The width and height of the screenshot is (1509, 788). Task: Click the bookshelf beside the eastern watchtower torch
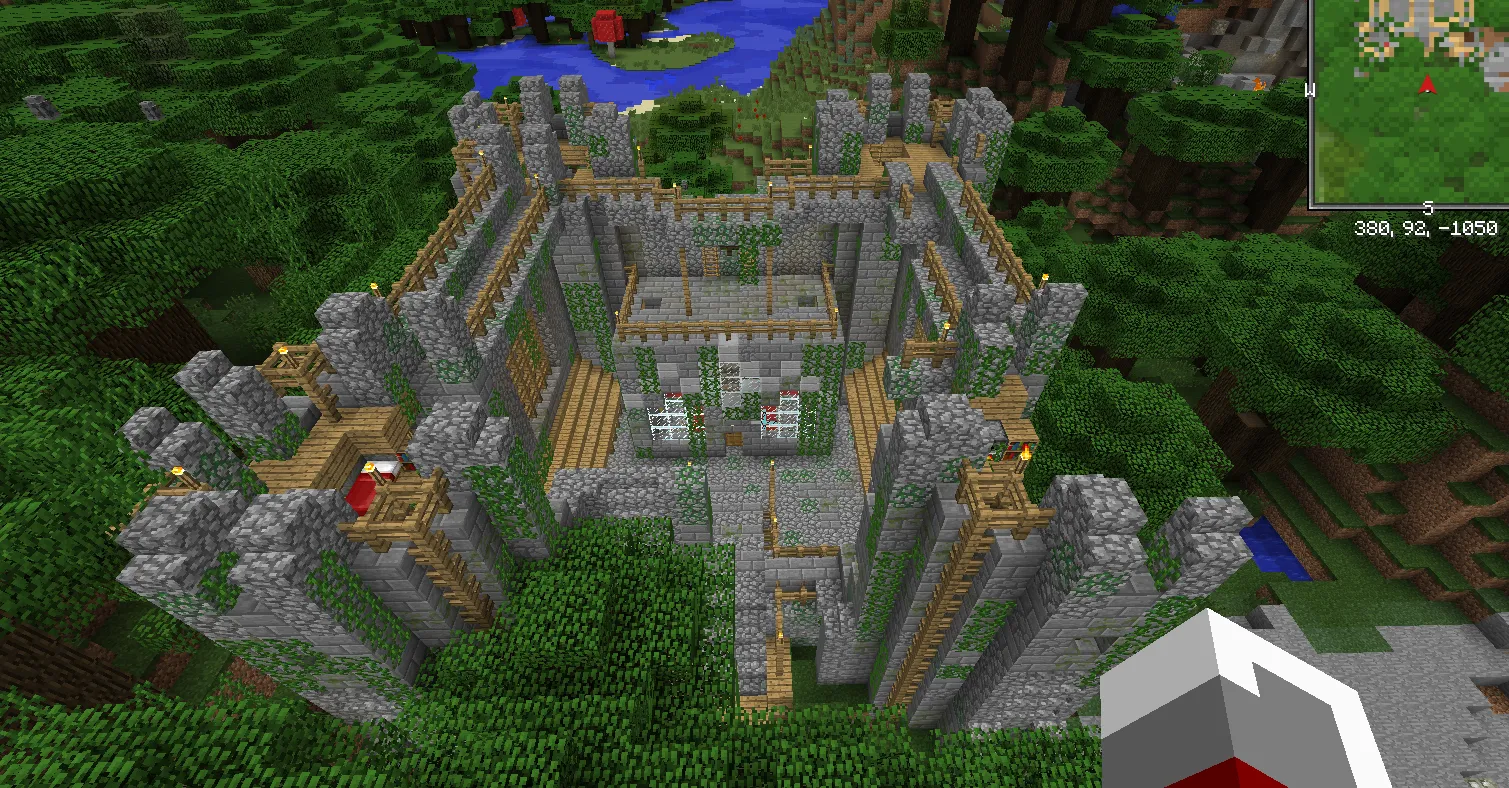(1010, 448)
